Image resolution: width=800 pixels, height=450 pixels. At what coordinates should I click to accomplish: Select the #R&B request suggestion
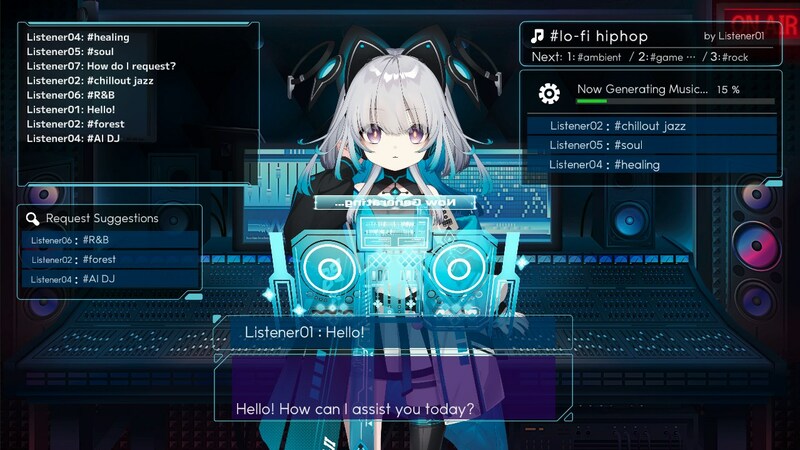pyautogui.click(x=109, y=240)
